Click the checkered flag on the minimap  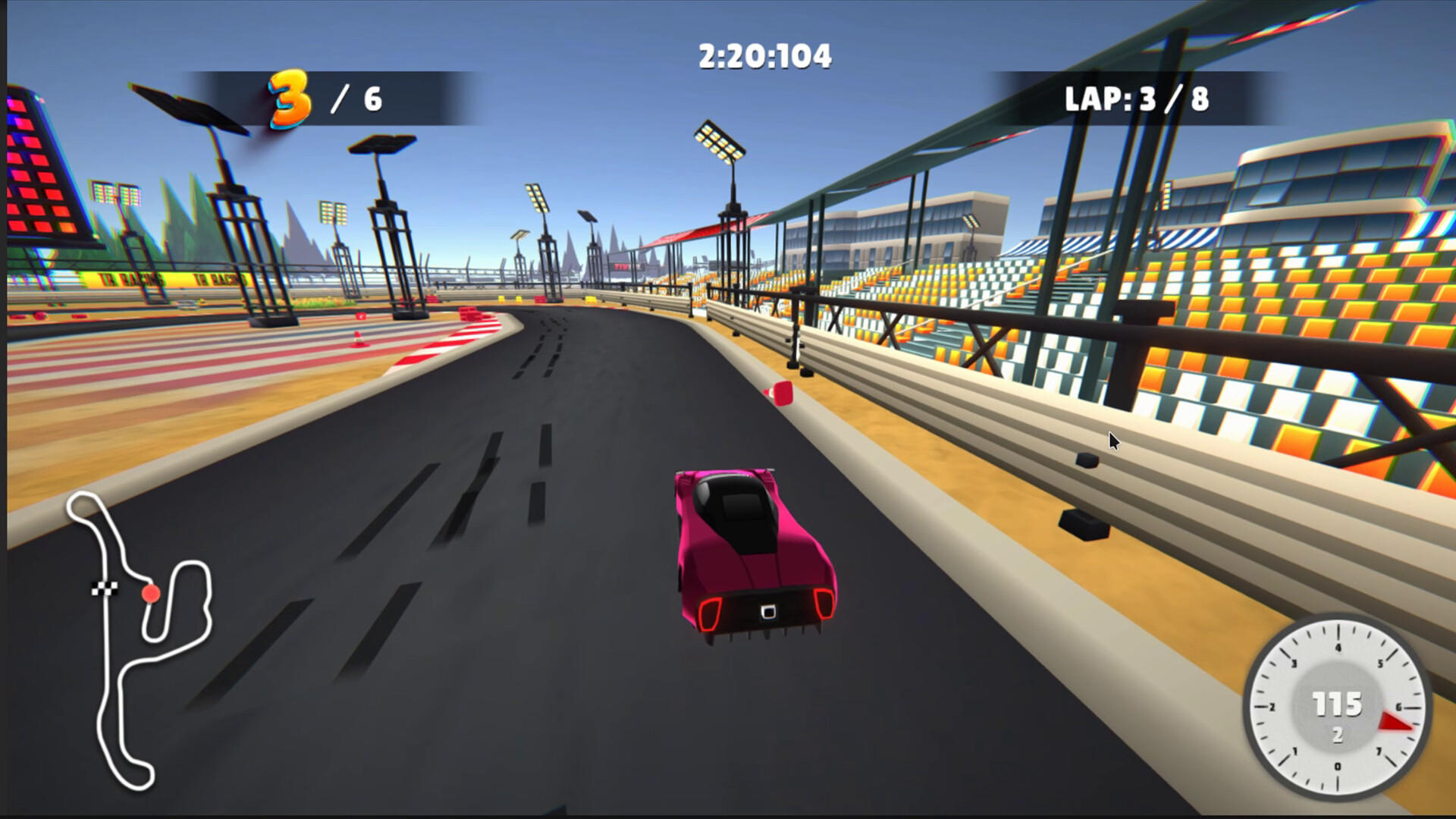pyautogui.click(x=106, y=588)
